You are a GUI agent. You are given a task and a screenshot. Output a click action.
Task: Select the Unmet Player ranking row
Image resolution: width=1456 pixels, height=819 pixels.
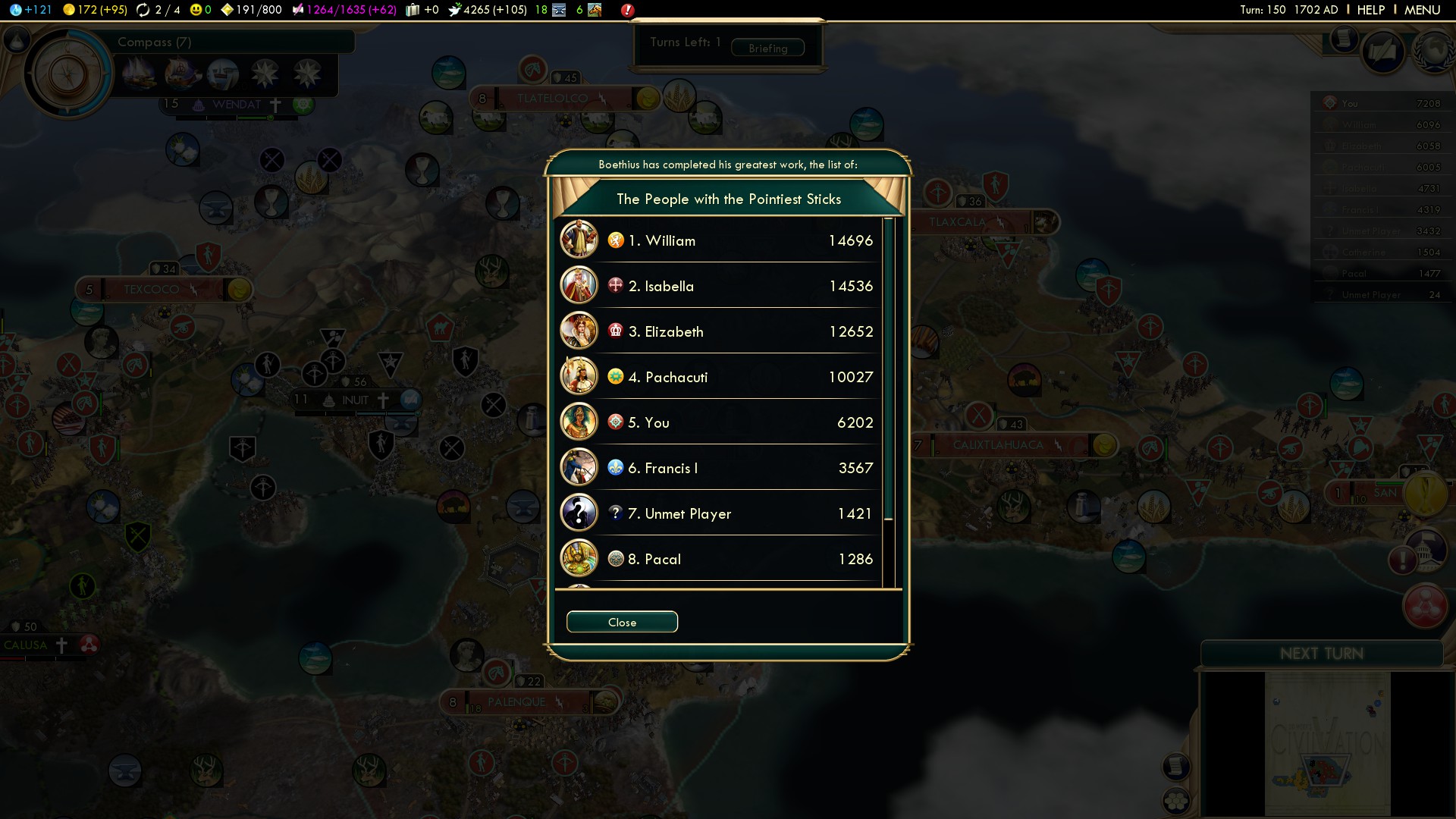[x=720, y=513]
